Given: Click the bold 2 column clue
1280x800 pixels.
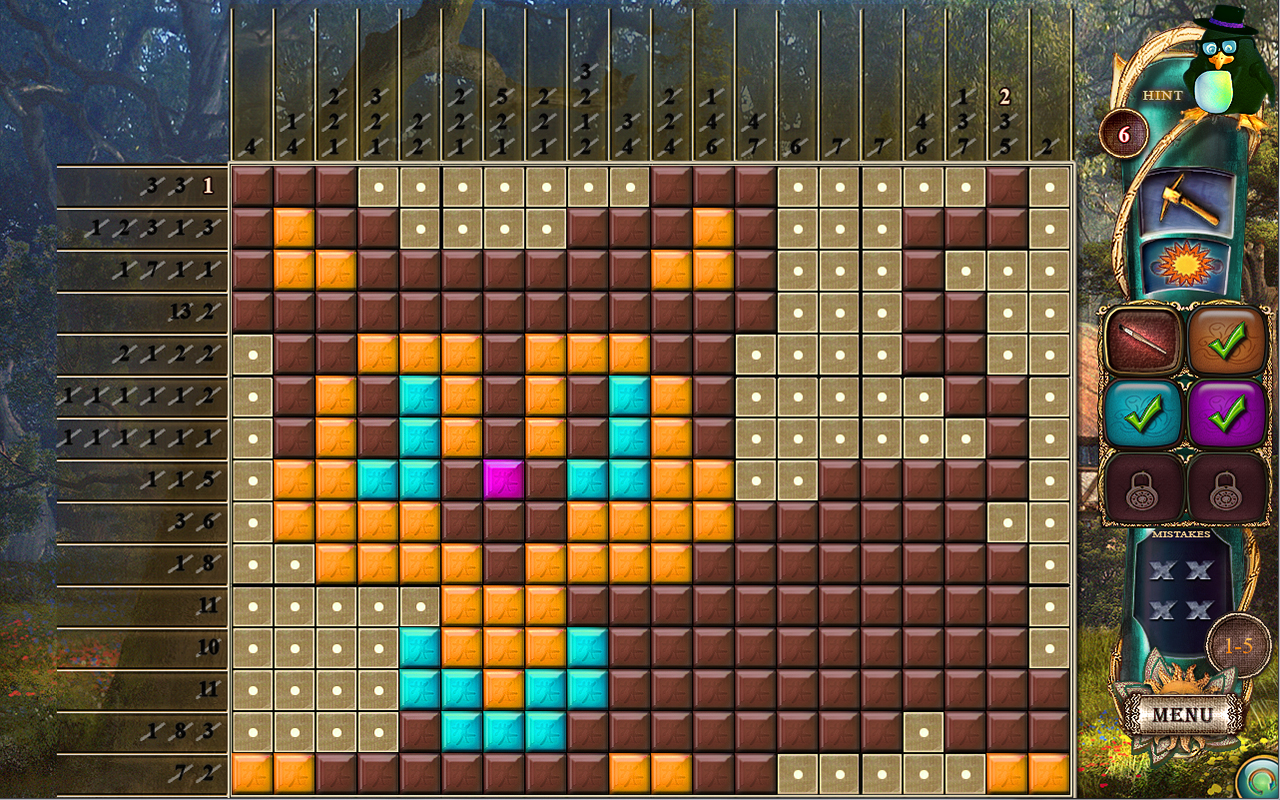Looking at the screenshot, I should tap(1004, 99).
